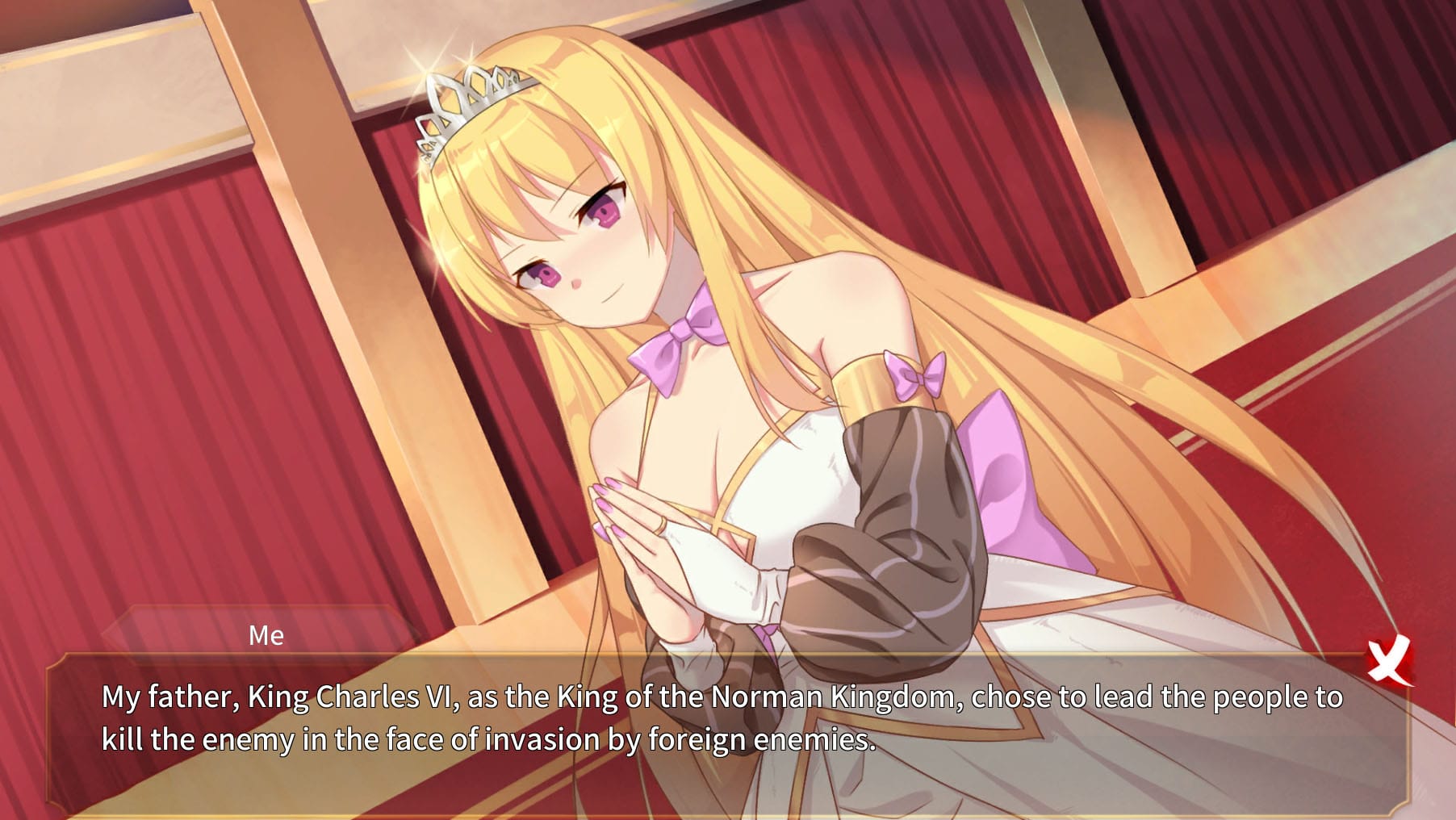Screen dimensions: 1456x820
Task: Advance the King Charles VI dialogue text
Action: (721, 718)
